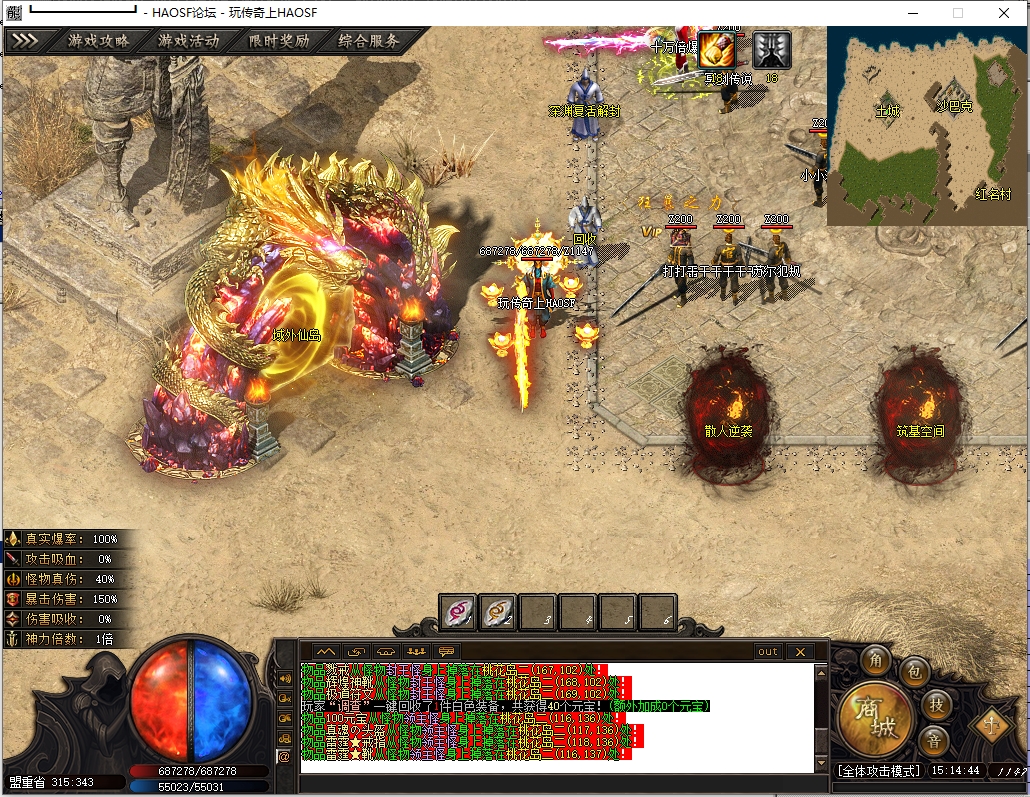Open the 商城 shop
Screen dimensions: 1030x797
pos(875,720)
